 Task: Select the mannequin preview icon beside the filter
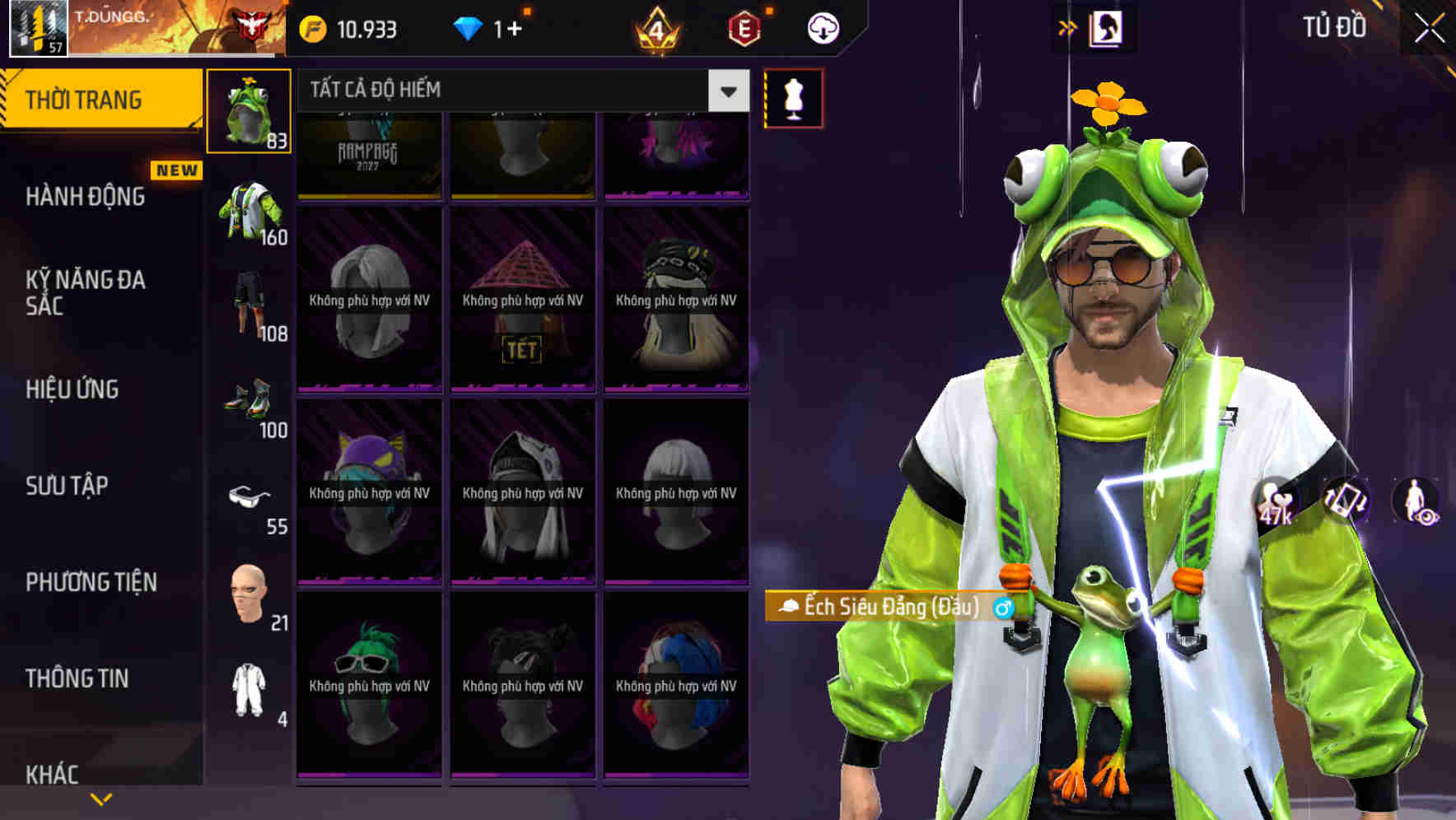coord(793,97)
